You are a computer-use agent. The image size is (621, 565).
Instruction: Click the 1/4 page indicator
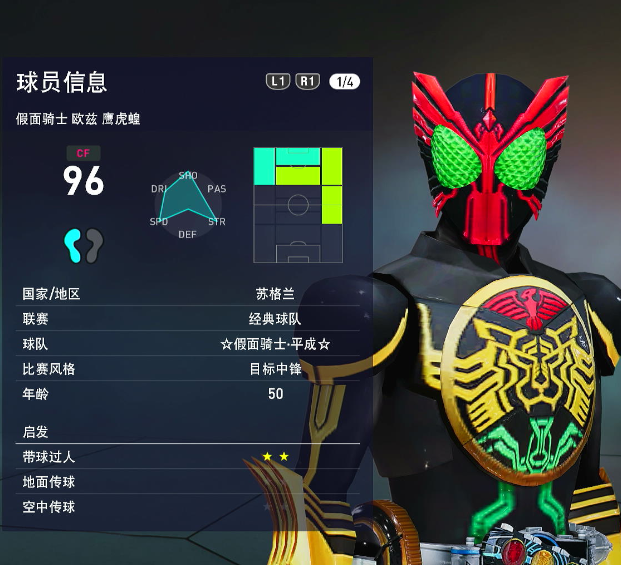tap(344, 82)
